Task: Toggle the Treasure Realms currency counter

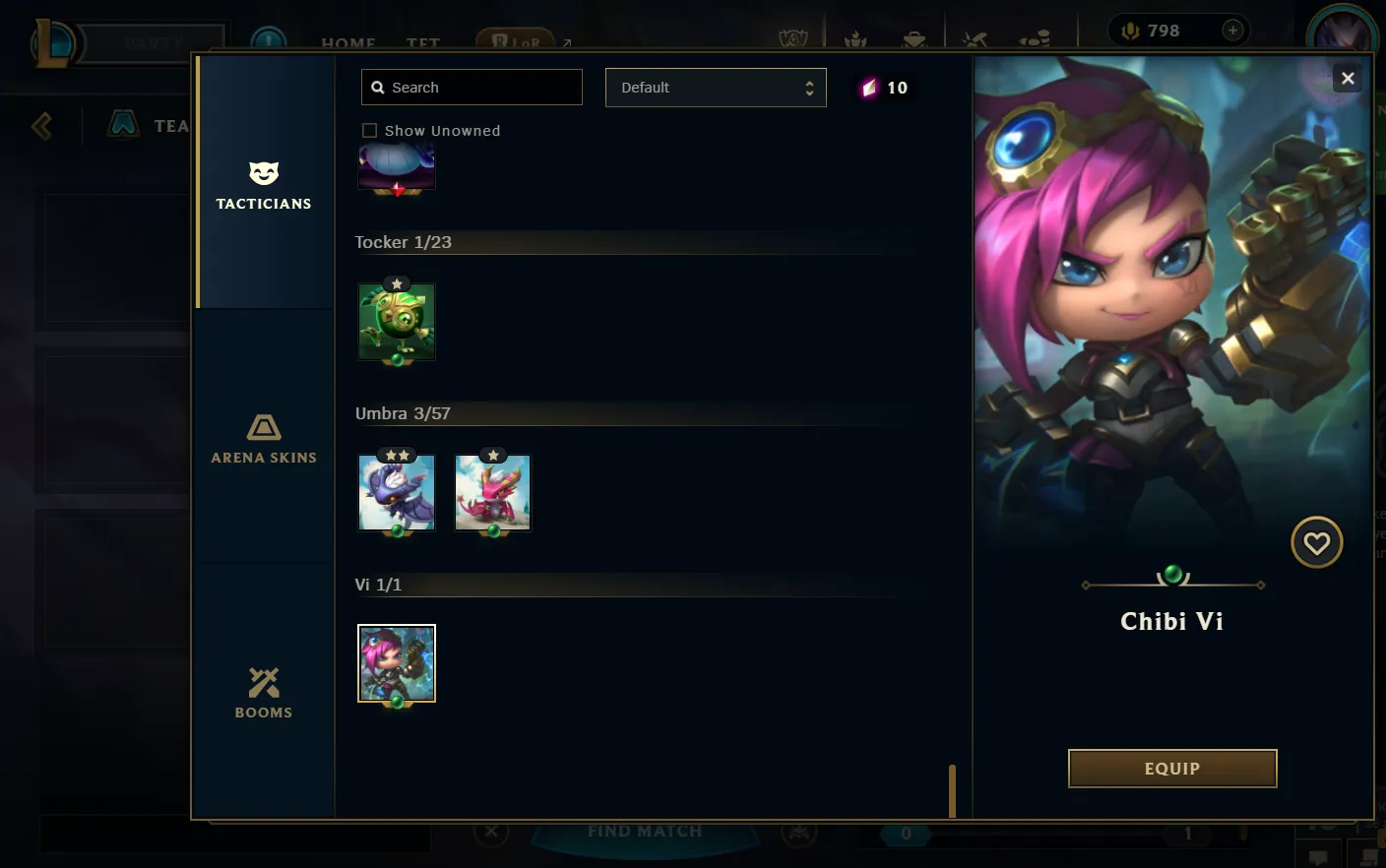Action: click(x=884, y=88)
